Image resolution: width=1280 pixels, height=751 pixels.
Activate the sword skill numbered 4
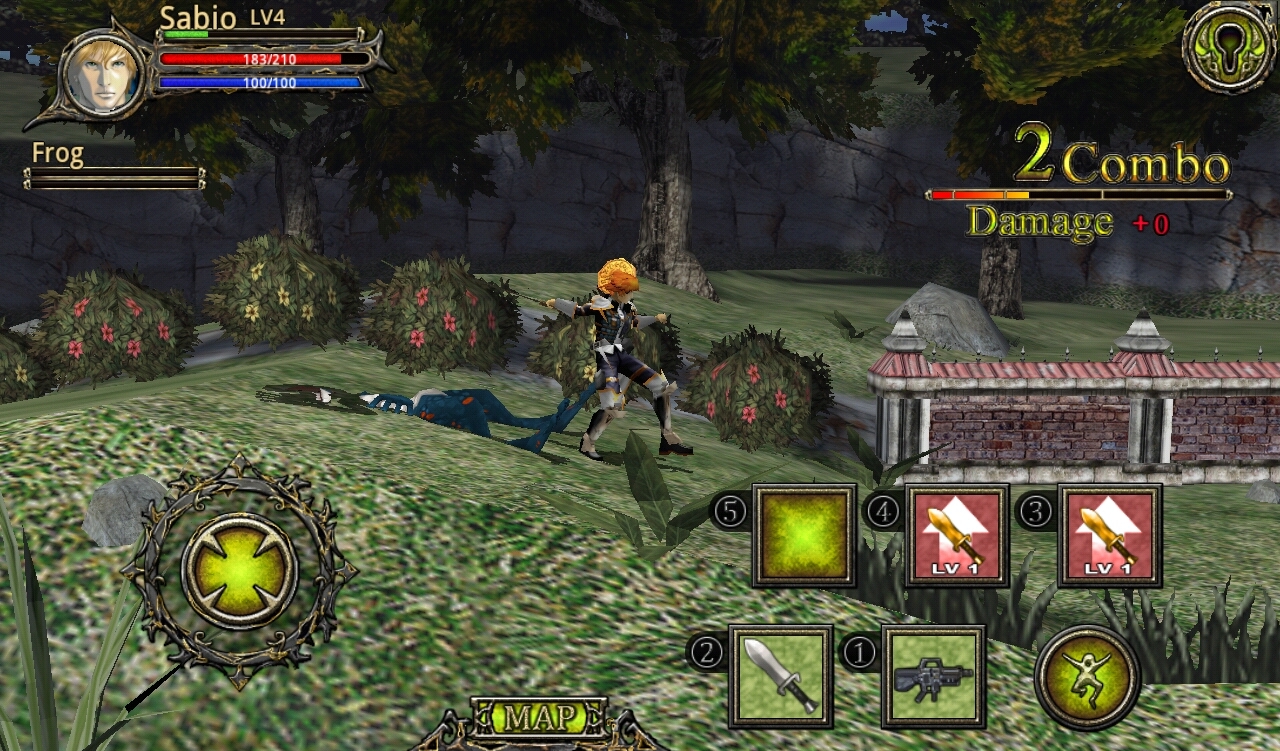coord(956,535)
